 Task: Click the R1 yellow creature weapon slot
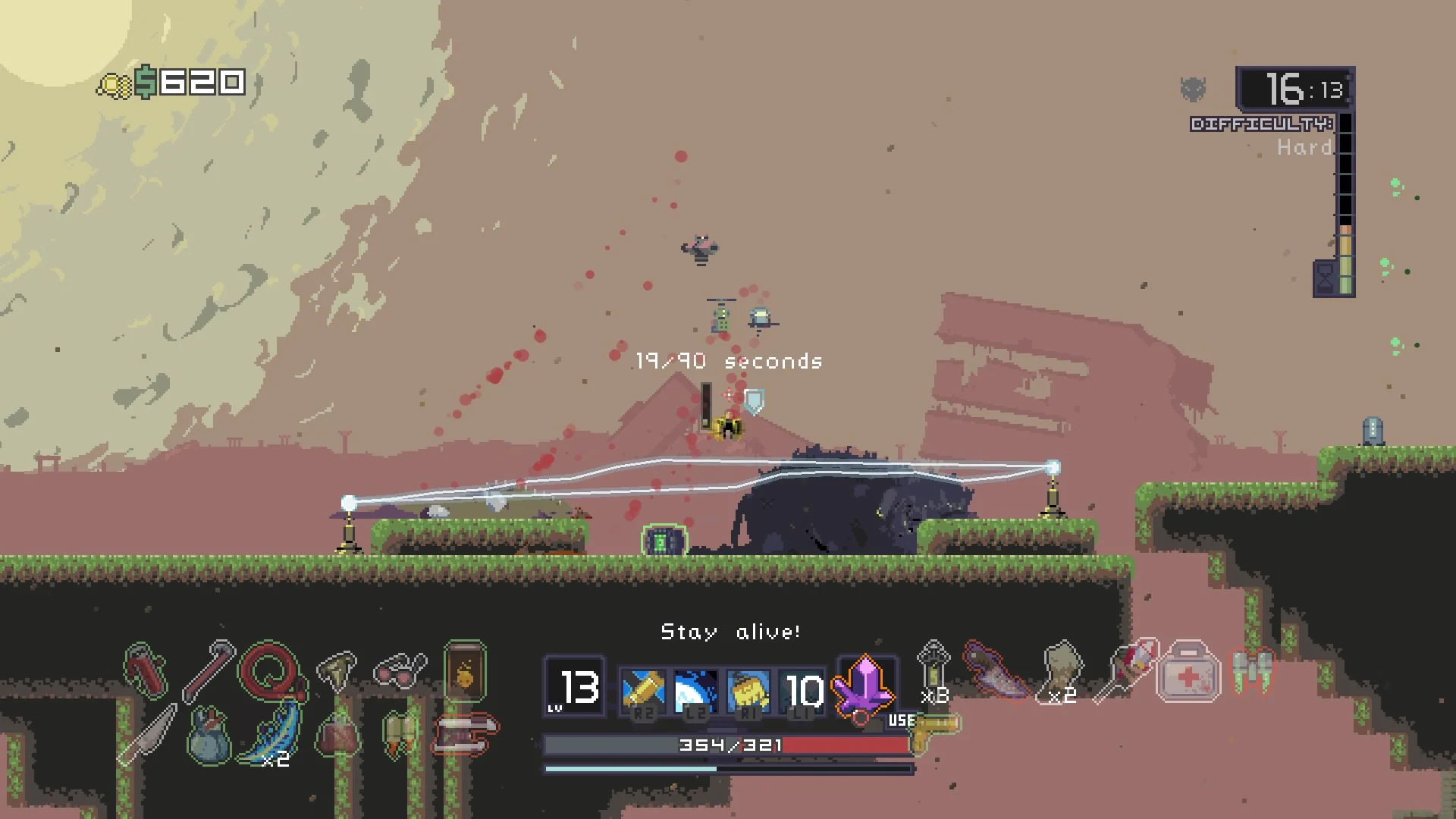(749, 690)
